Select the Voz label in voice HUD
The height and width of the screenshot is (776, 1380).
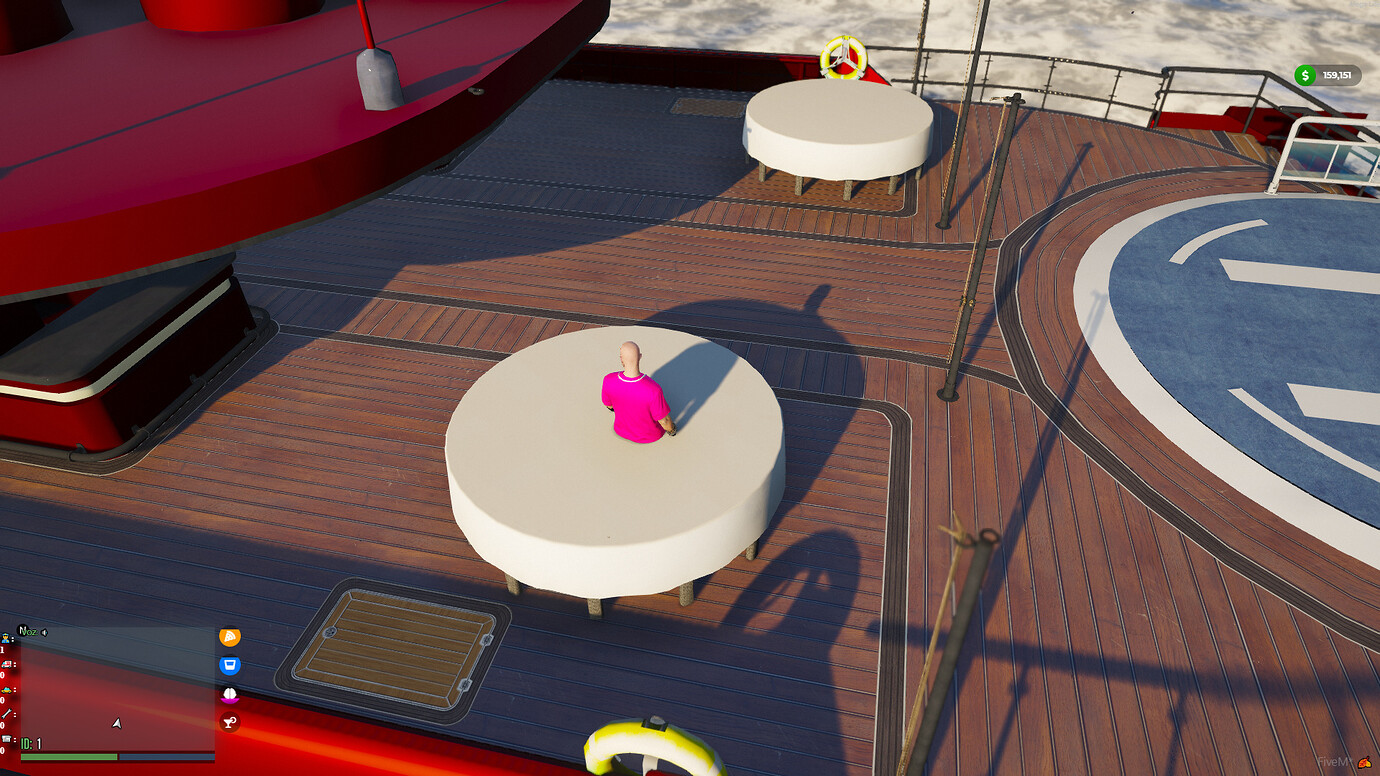point(28,631)
